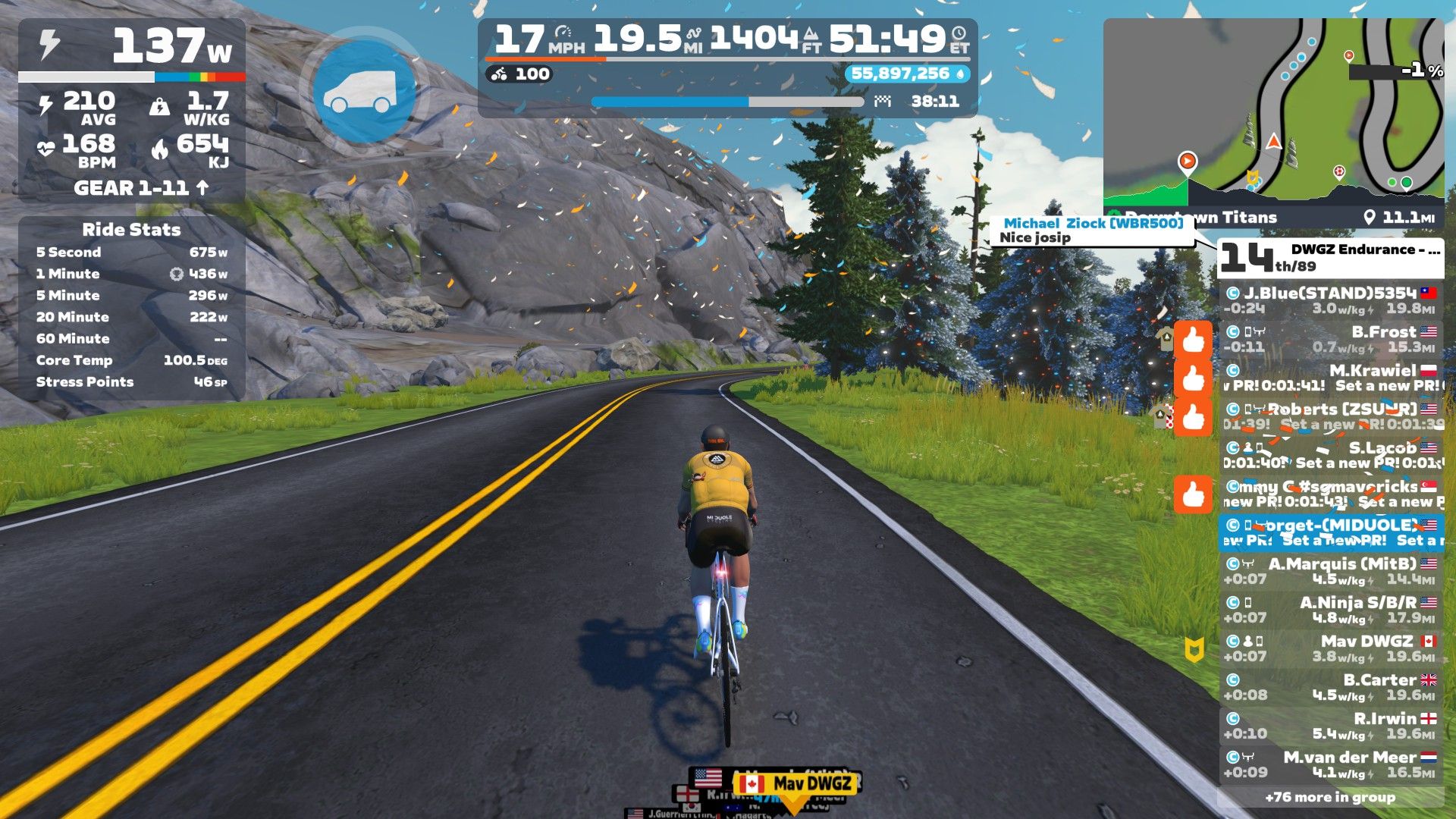Activate the van draft power-up
This screenshot has height=819, width=1456.
(x=365, y=91)
